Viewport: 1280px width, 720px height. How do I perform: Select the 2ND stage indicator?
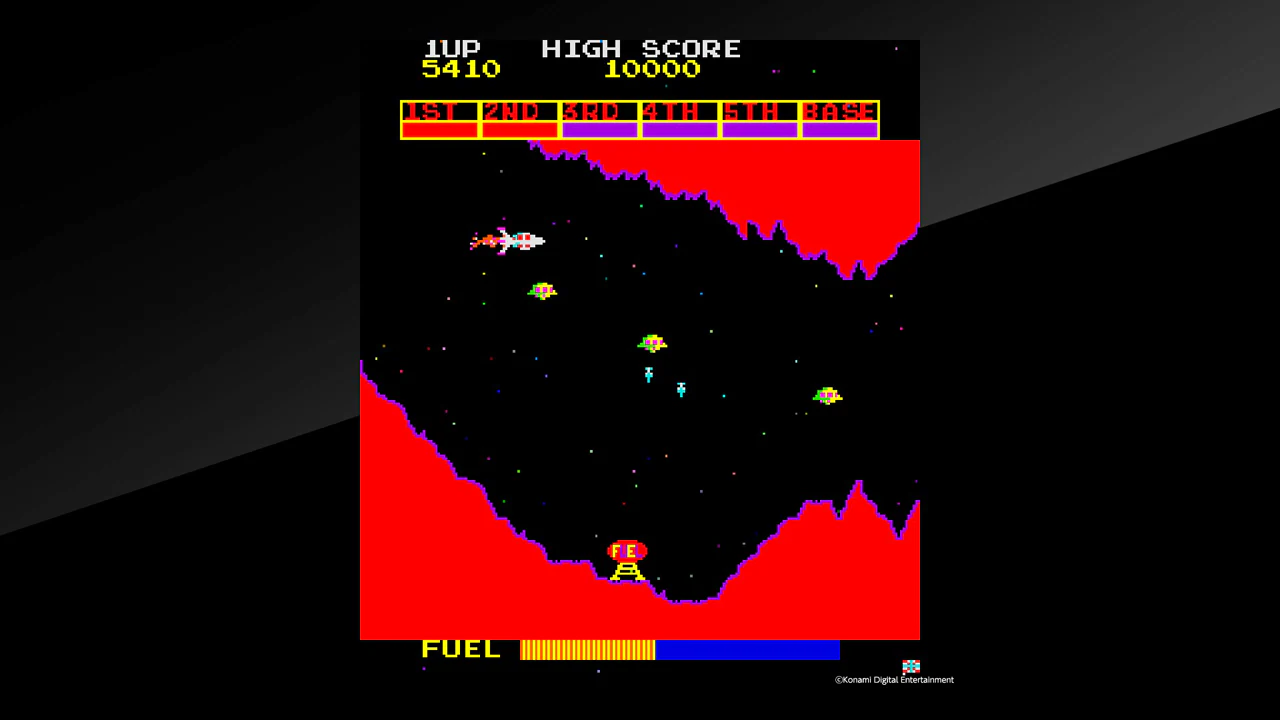click(x=518, y=112)
